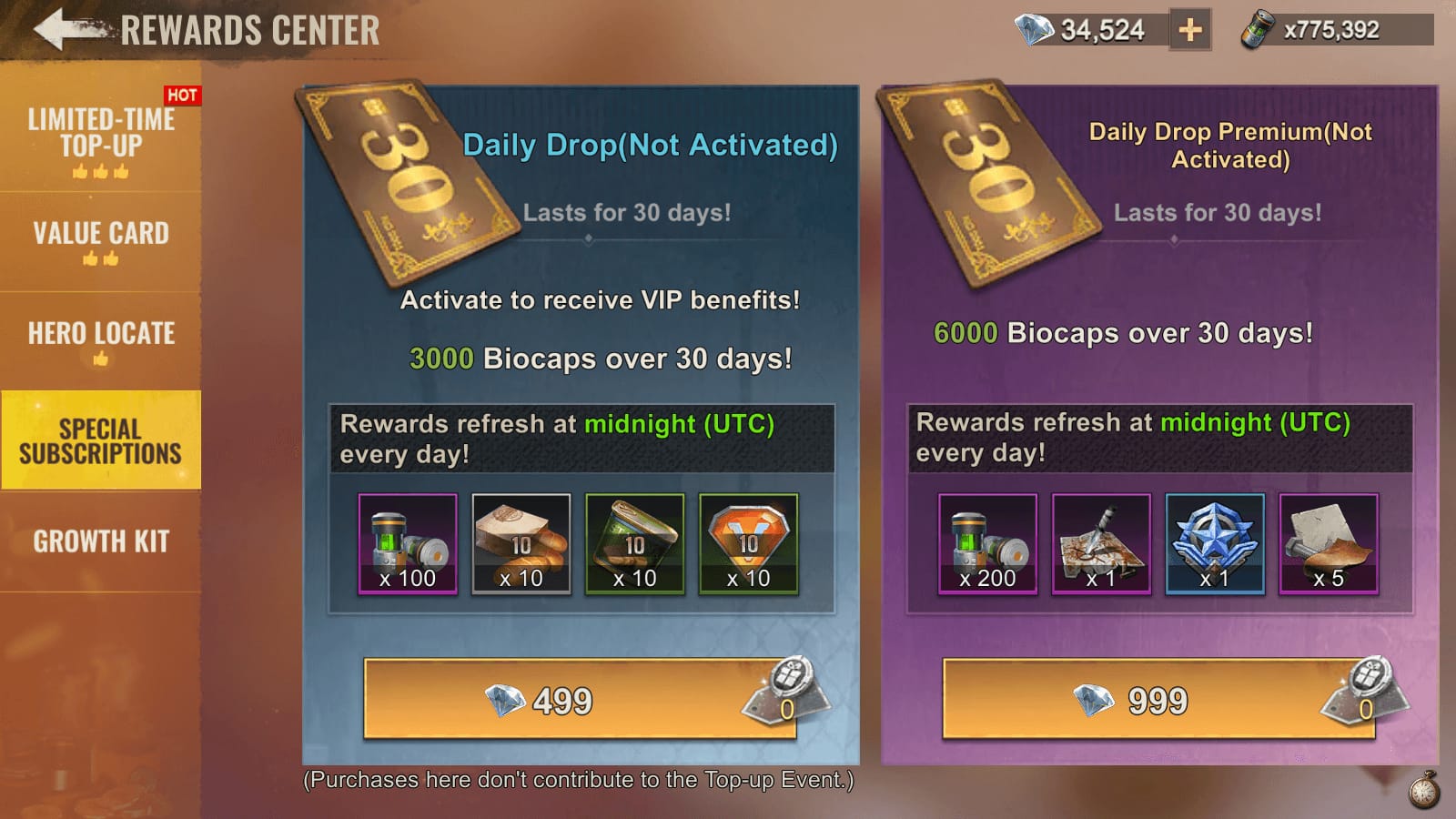The height and width of the screenshot is (819, 1456).
Task: Buy Daily Drop for 499 diamonds
Action: [x=580, y=699]
